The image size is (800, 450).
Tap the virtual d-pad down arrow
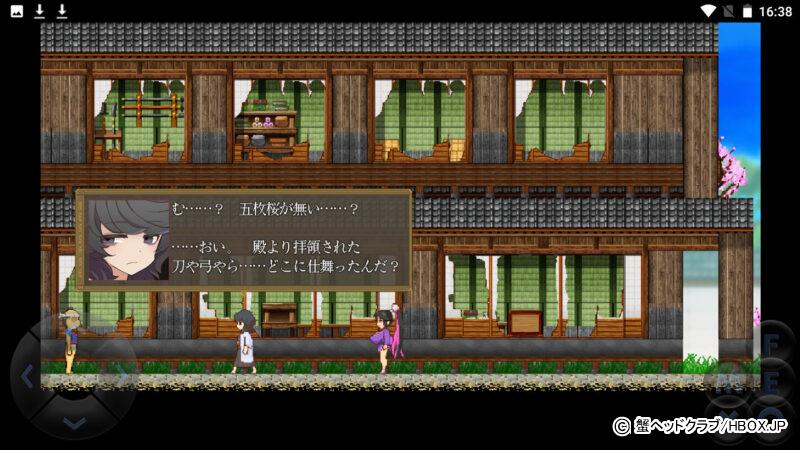73,422
